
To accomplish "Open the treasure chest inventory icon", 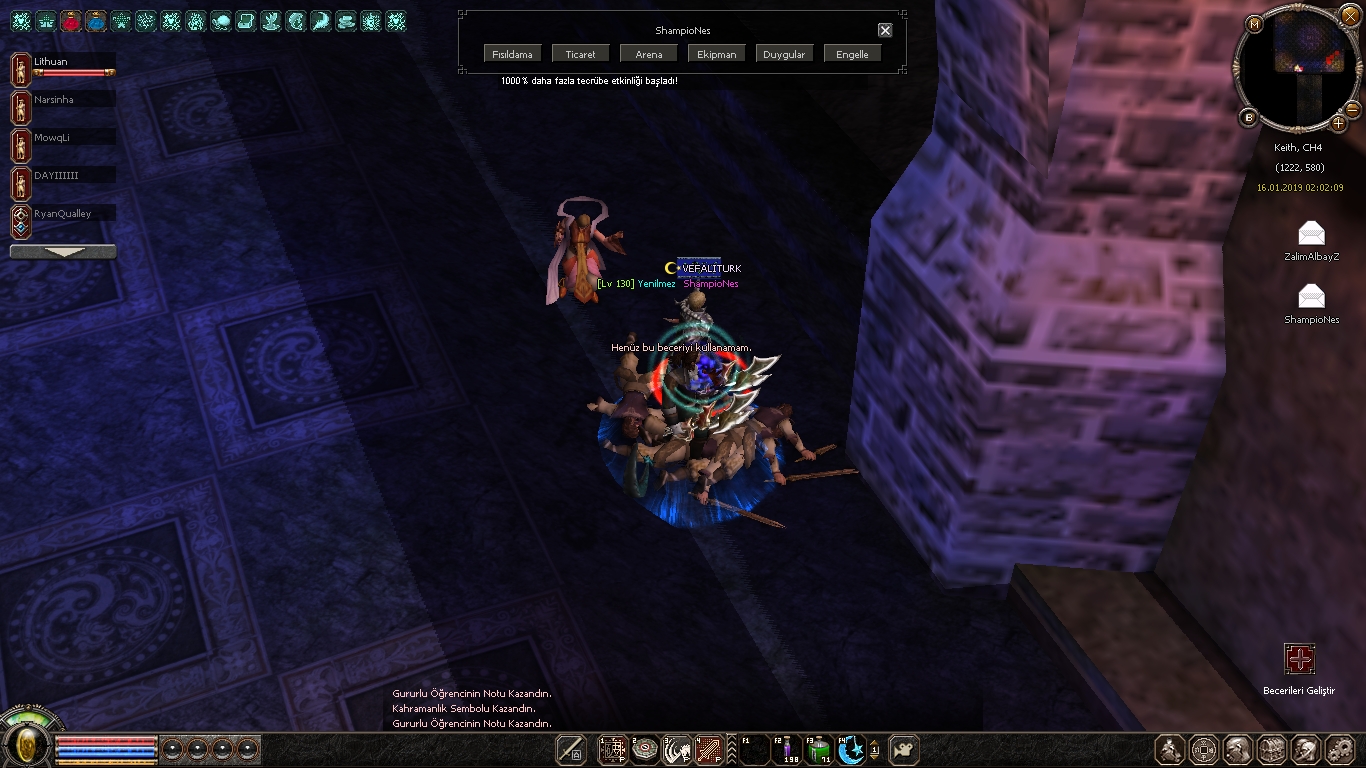I will tap(1272, 750).
